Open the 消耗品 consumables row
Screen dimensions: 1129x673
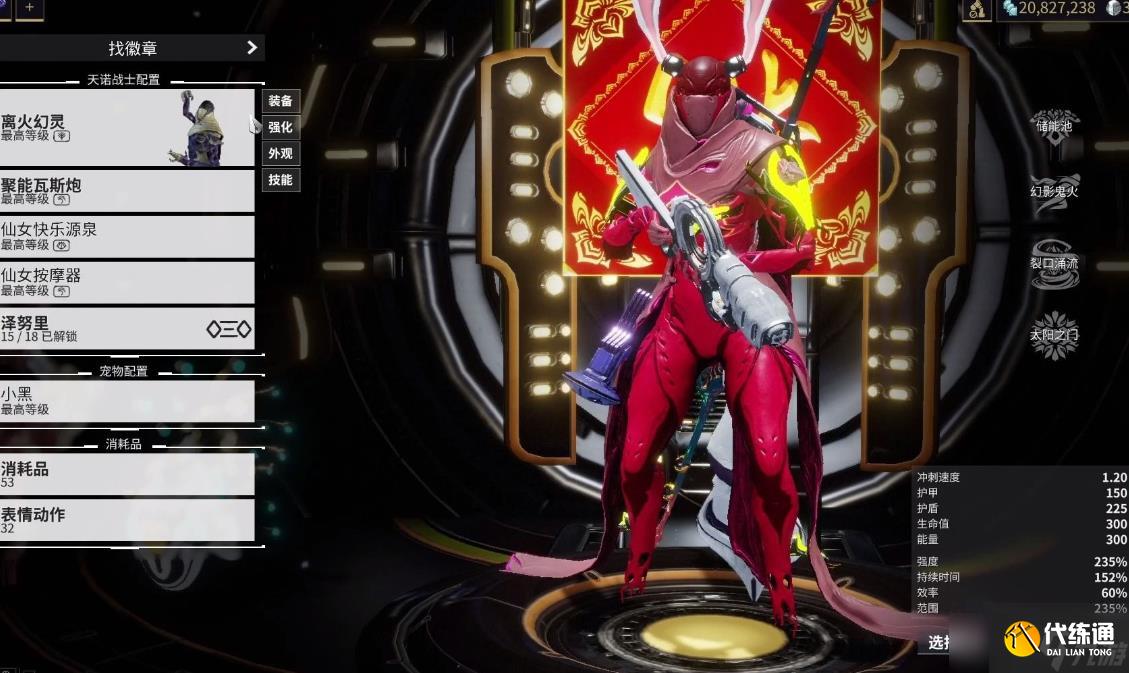click(x=120, y=474)
